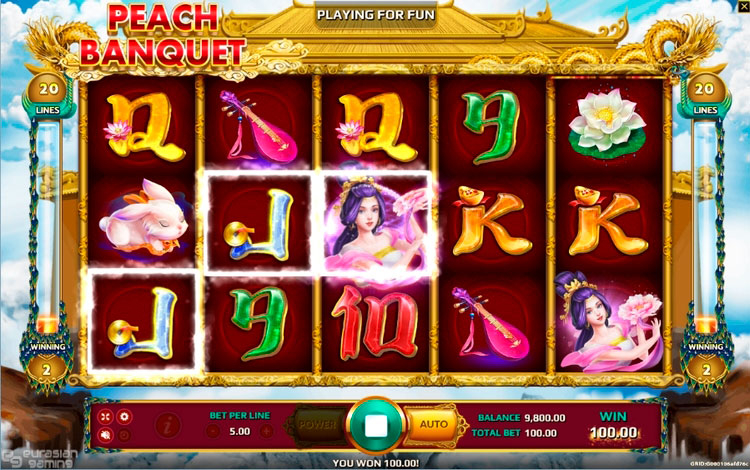This screenshot has width=750, height=470.
Task: Increase the bet per line
Action: click(x=266, y=432)
